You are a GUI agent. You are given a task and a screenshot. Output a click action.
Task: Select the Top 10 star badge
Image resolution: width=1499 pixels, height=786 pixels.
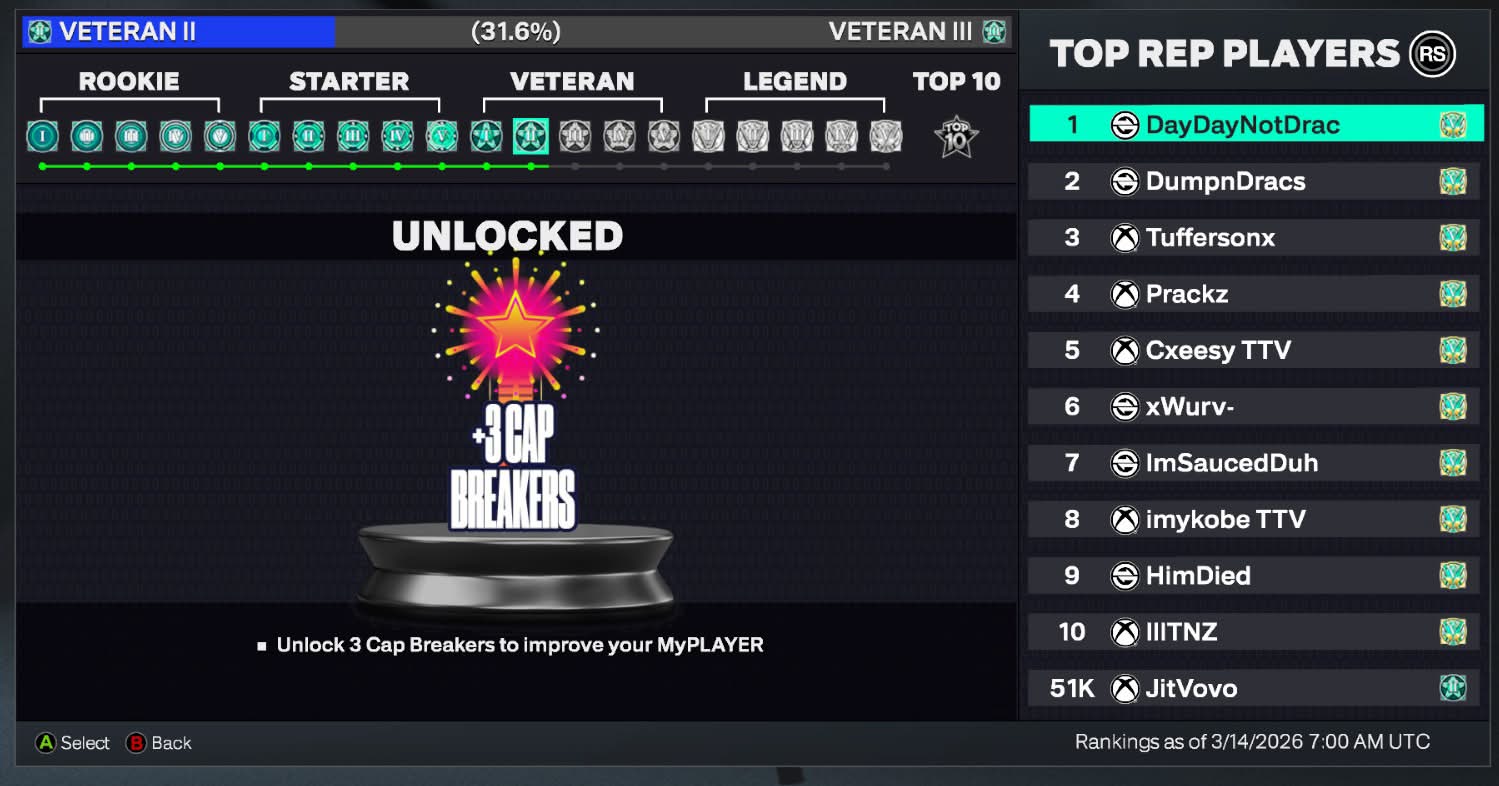point(955,136)
